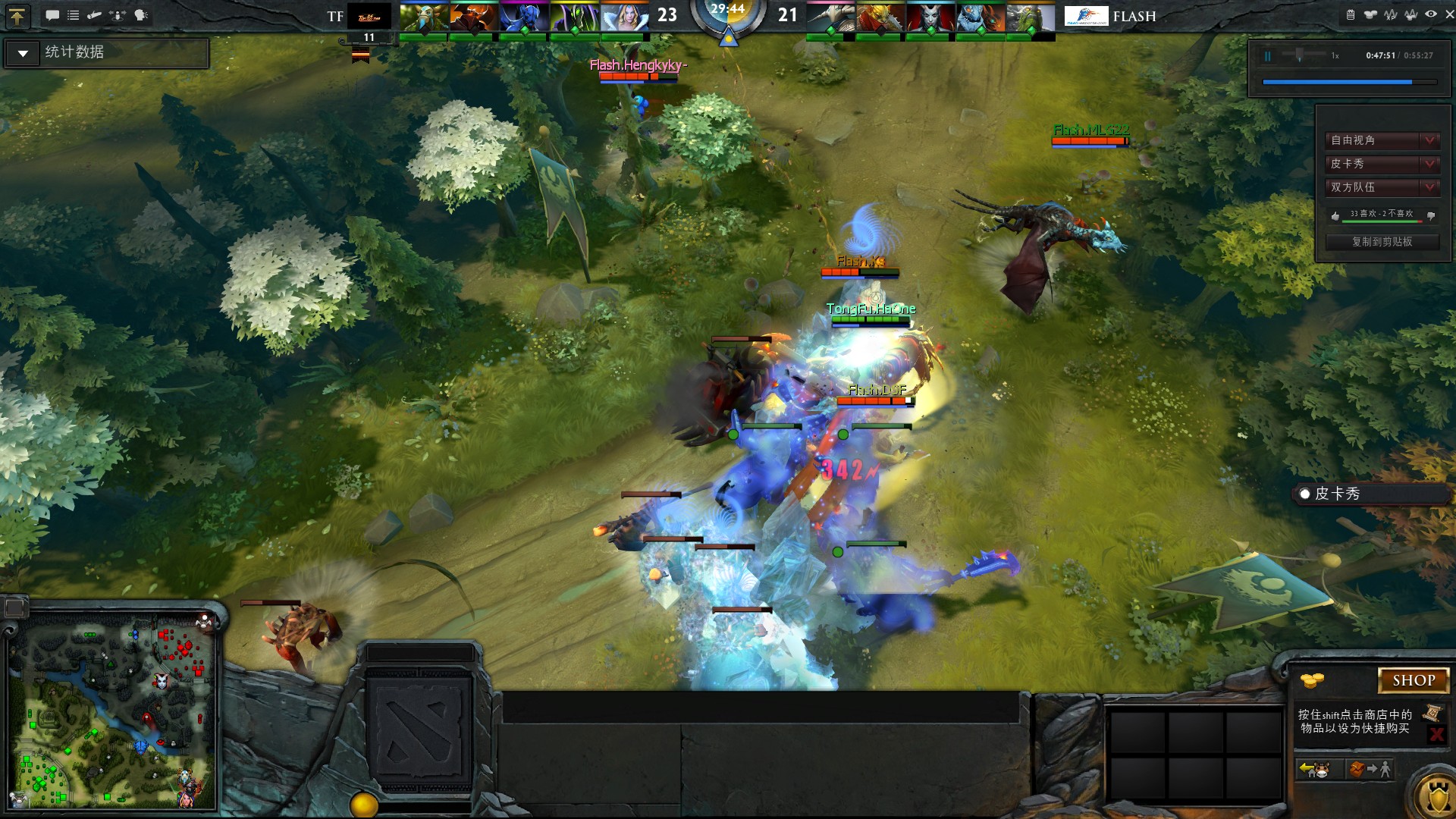Close the replay with the top-right X
The image size is (1456, 819).
point(1449,14)
